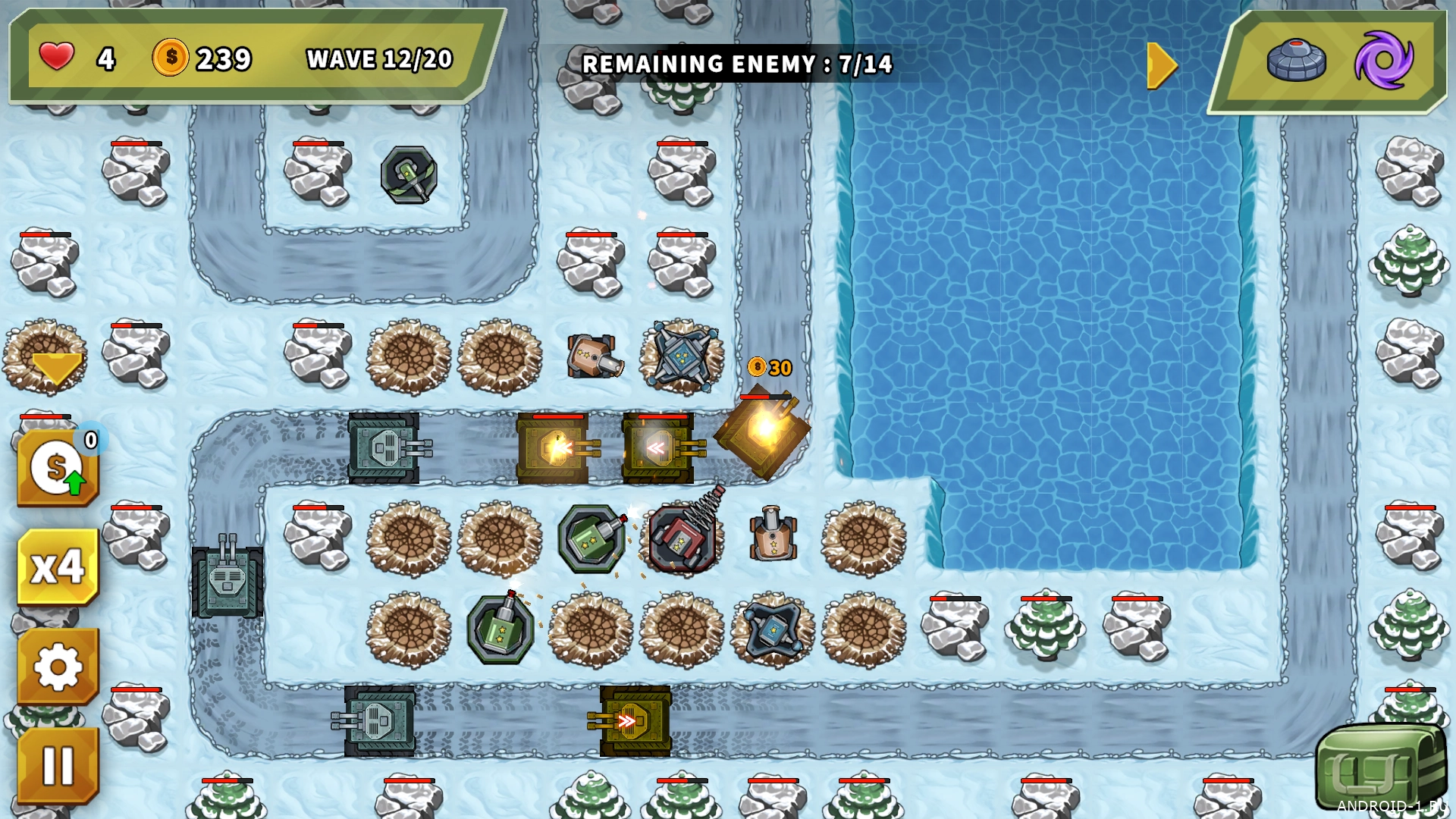This screenshot has width=1456, height=819.
Task: Open the gear settings menu
Action: tap(58, 667)
